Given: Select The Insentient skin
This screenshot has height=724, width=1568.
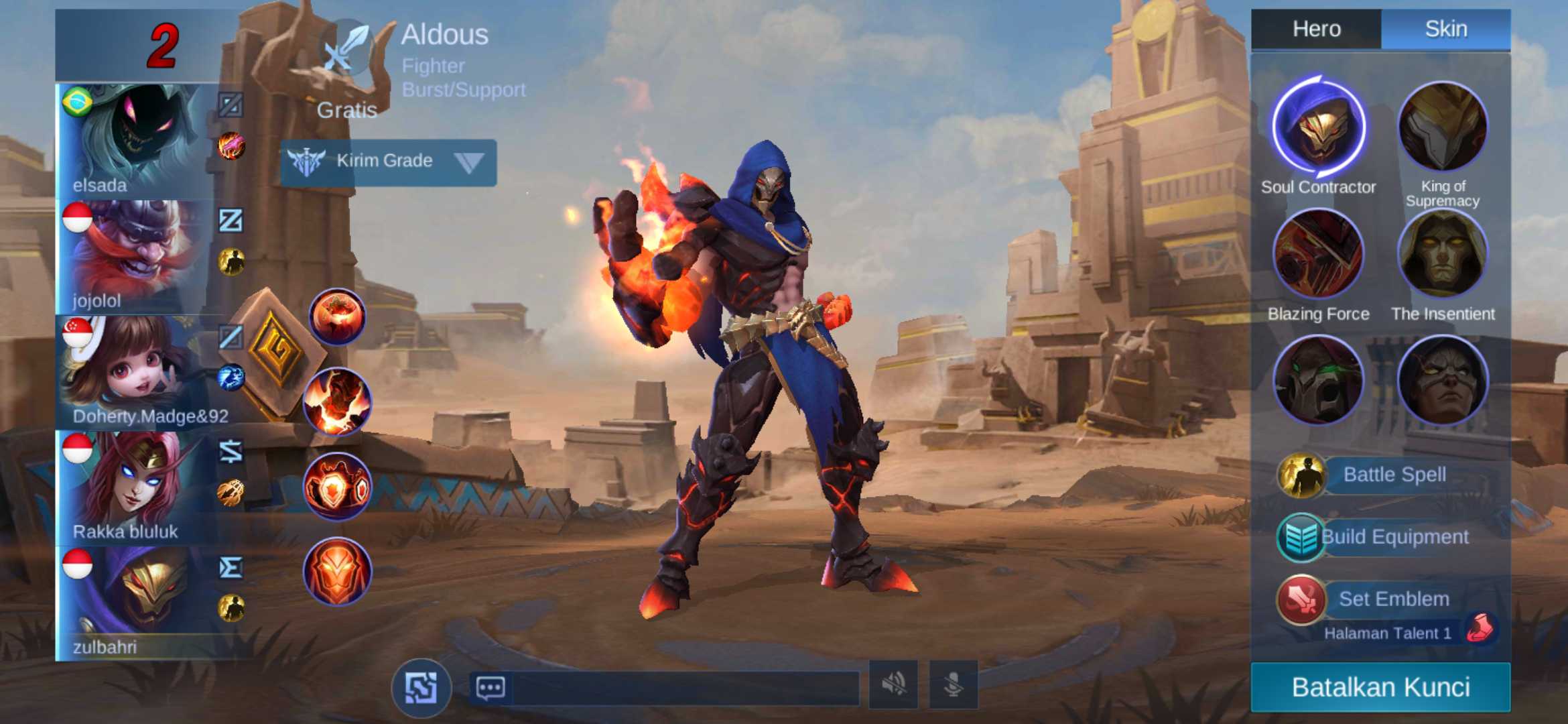Looking at the screenshot, I should pyautogui.click(x=1442, y=253).
